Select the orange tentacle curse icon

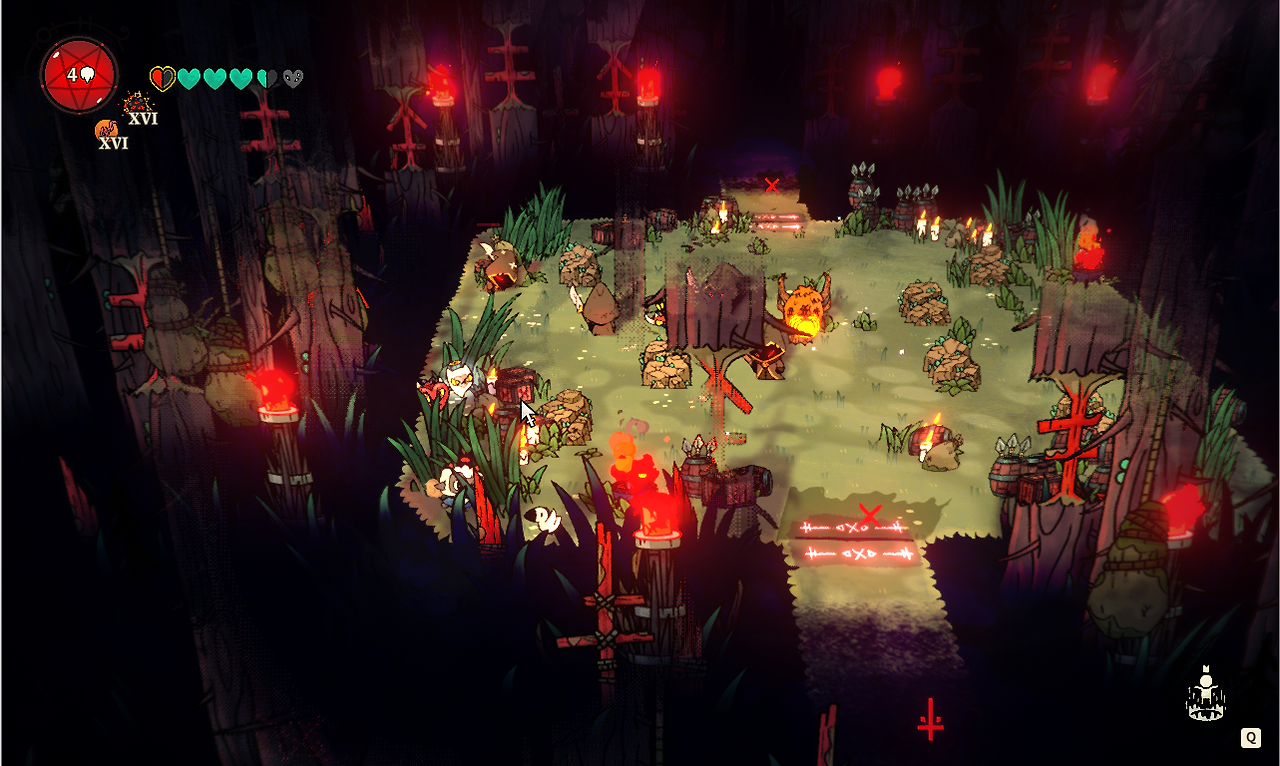pos(106,130)
